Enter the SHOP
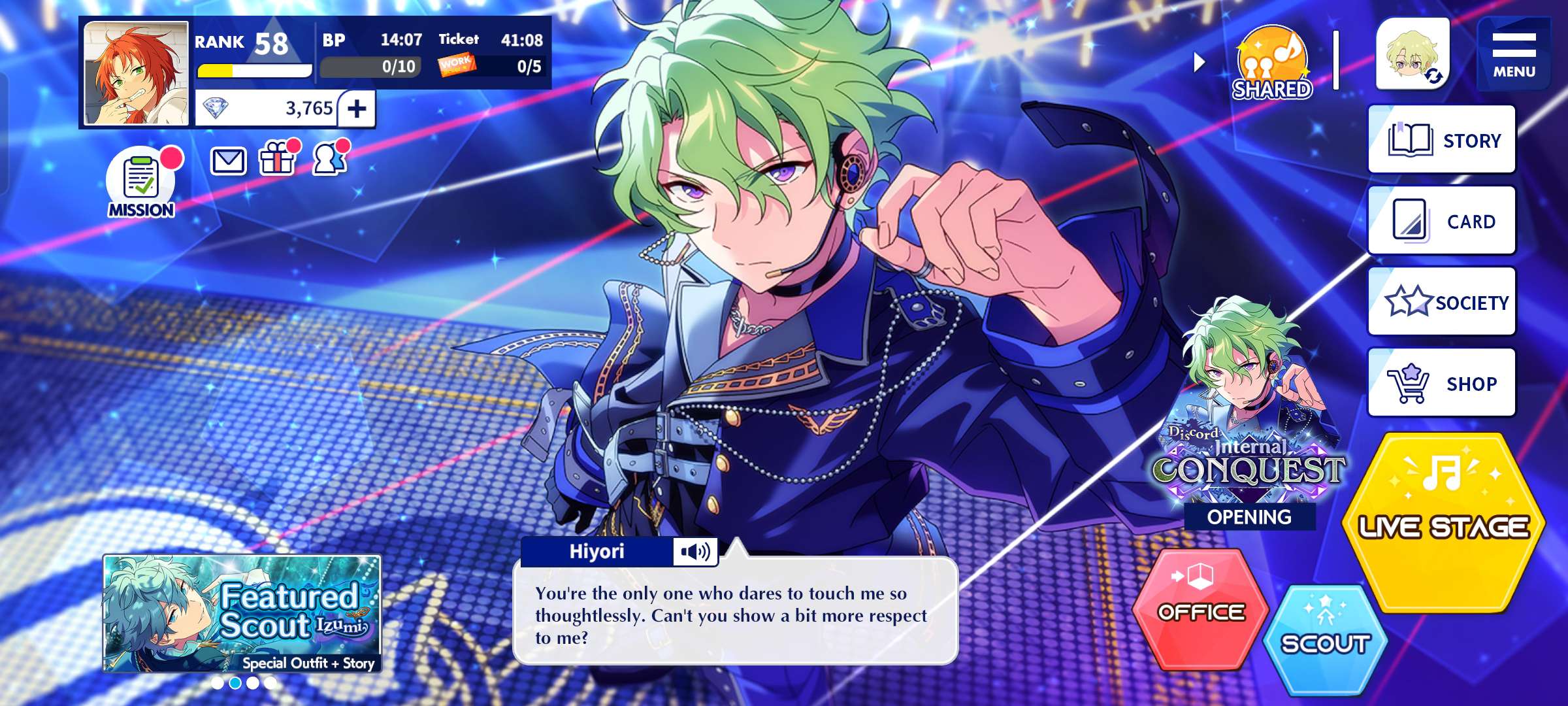 point(1441,383)
